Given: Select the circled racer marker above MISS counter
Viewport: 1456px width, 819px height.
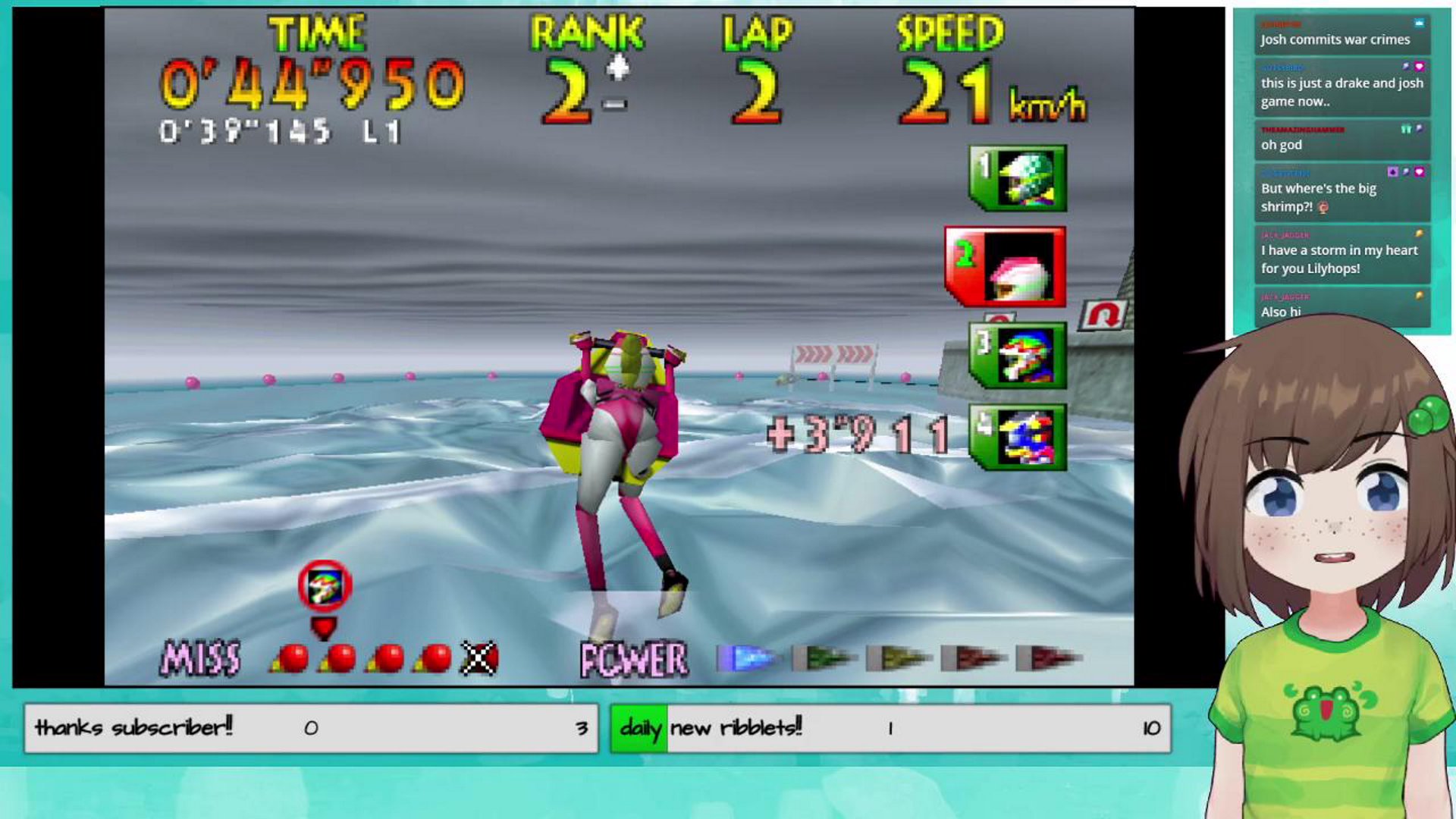Looking at the screenshot, I should click(325, 585).
